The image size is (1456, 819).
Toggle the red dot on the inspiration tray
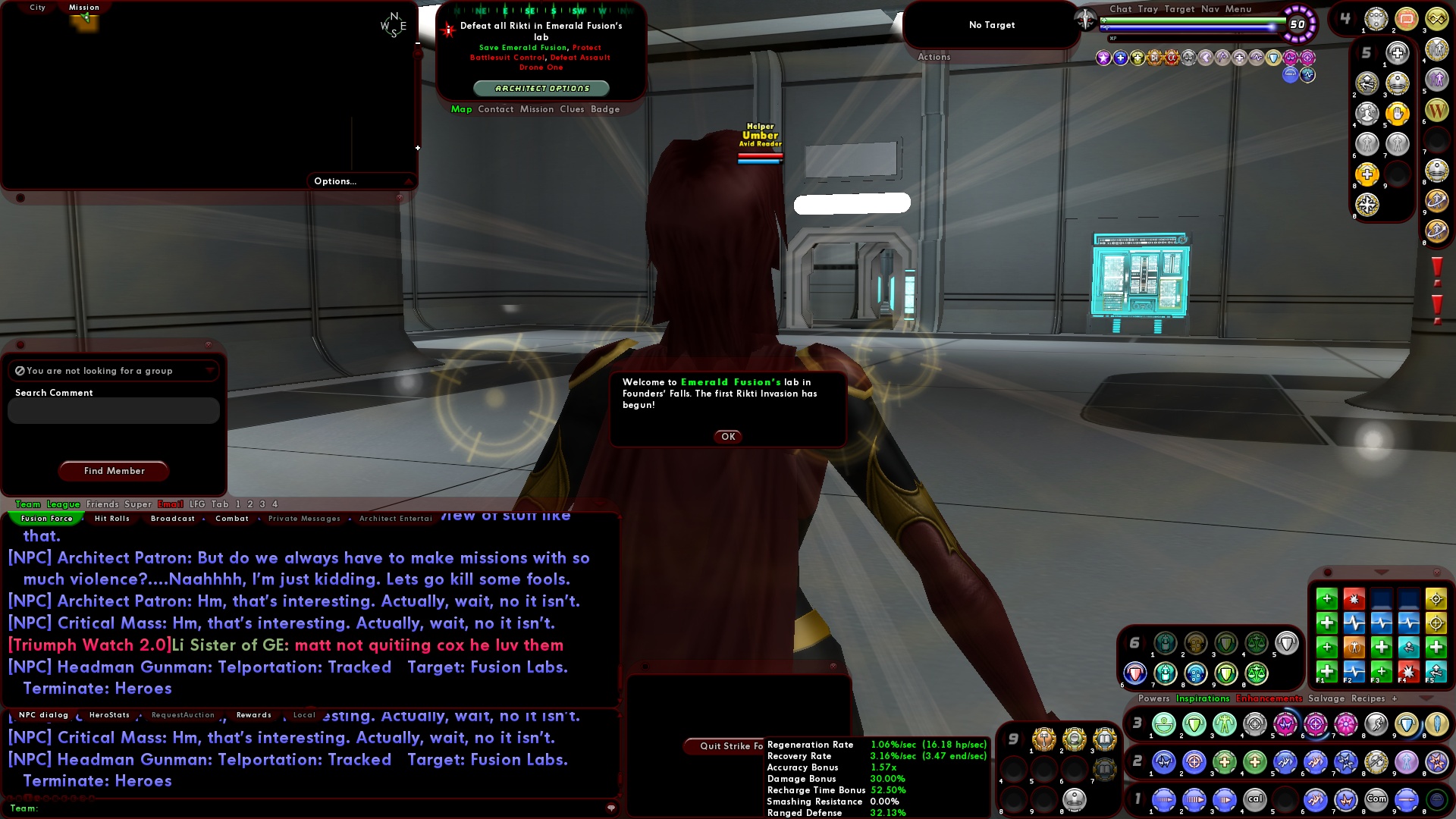click(x=1328, y=573)
